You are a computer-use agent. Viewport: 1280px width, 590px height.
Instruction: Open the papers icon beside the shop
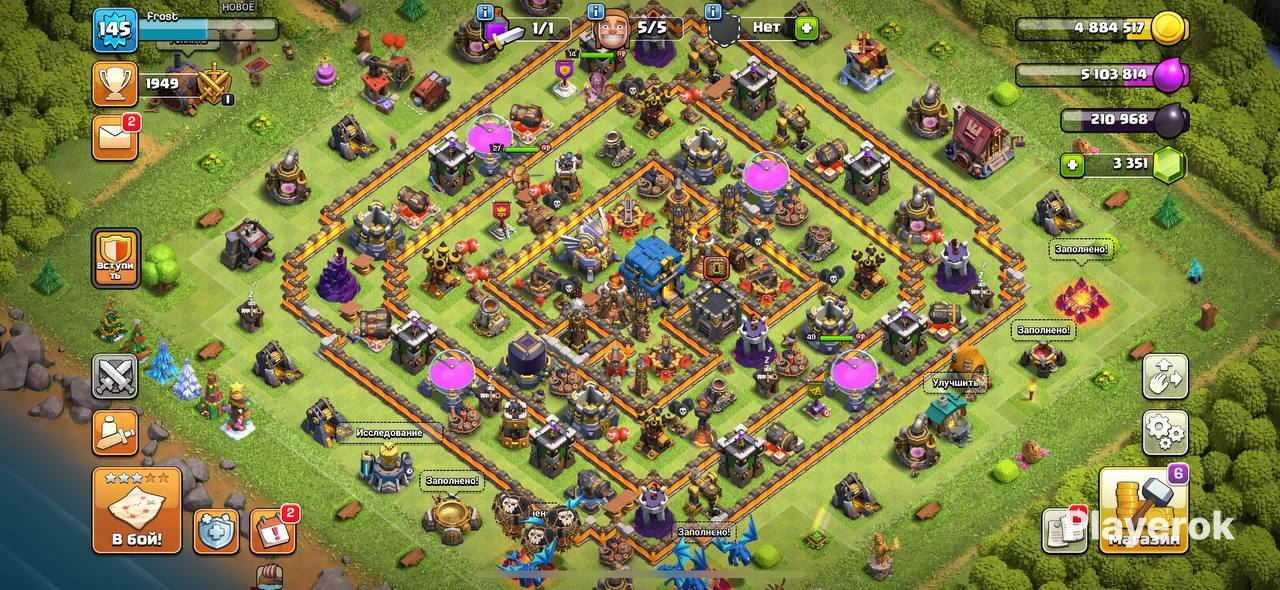pos(1063,529)
